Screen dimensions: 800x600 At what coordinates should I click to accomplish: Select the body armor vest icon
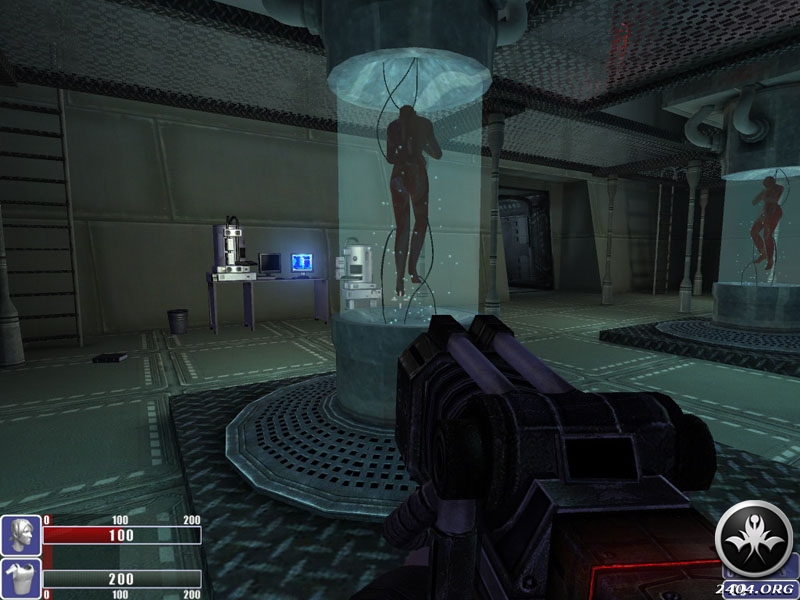tap(20, 579)
